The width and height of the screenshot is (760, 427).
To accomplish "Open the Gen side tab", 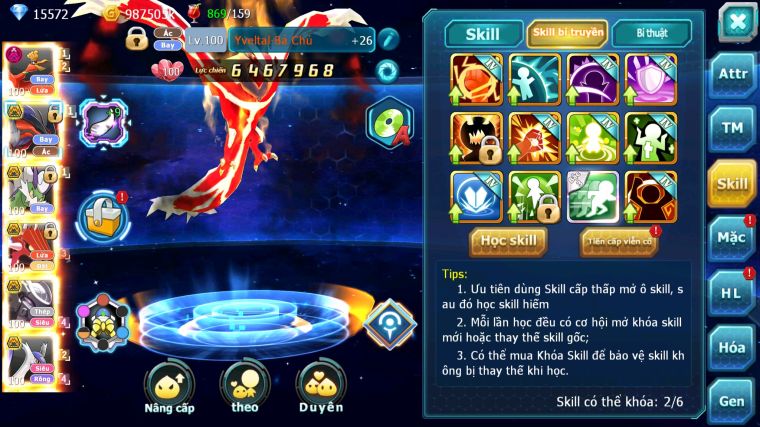I will tap(732, 400).
